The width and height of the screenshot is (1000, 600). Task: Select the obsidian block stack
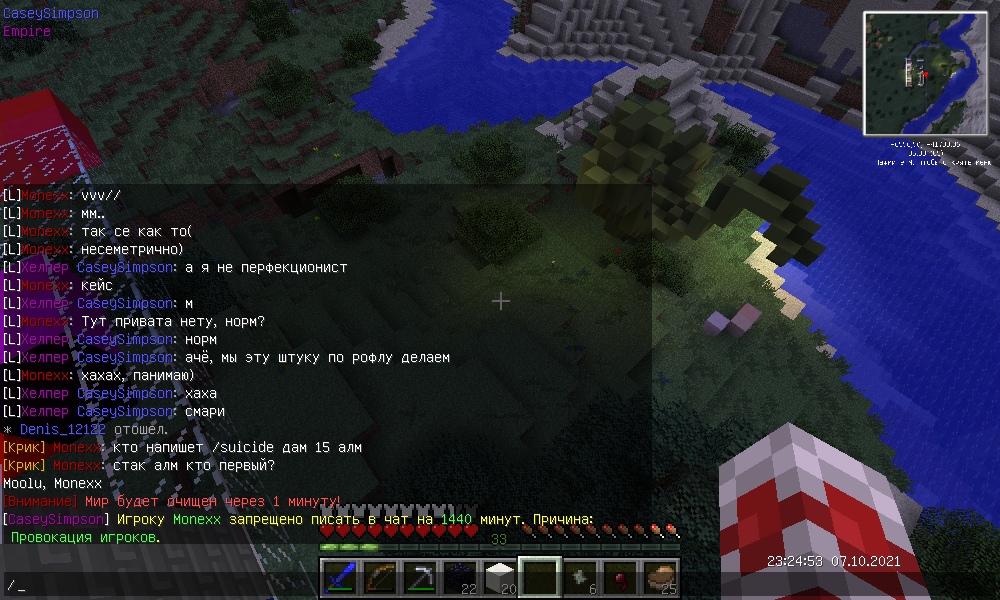click(x=460, y=578)
